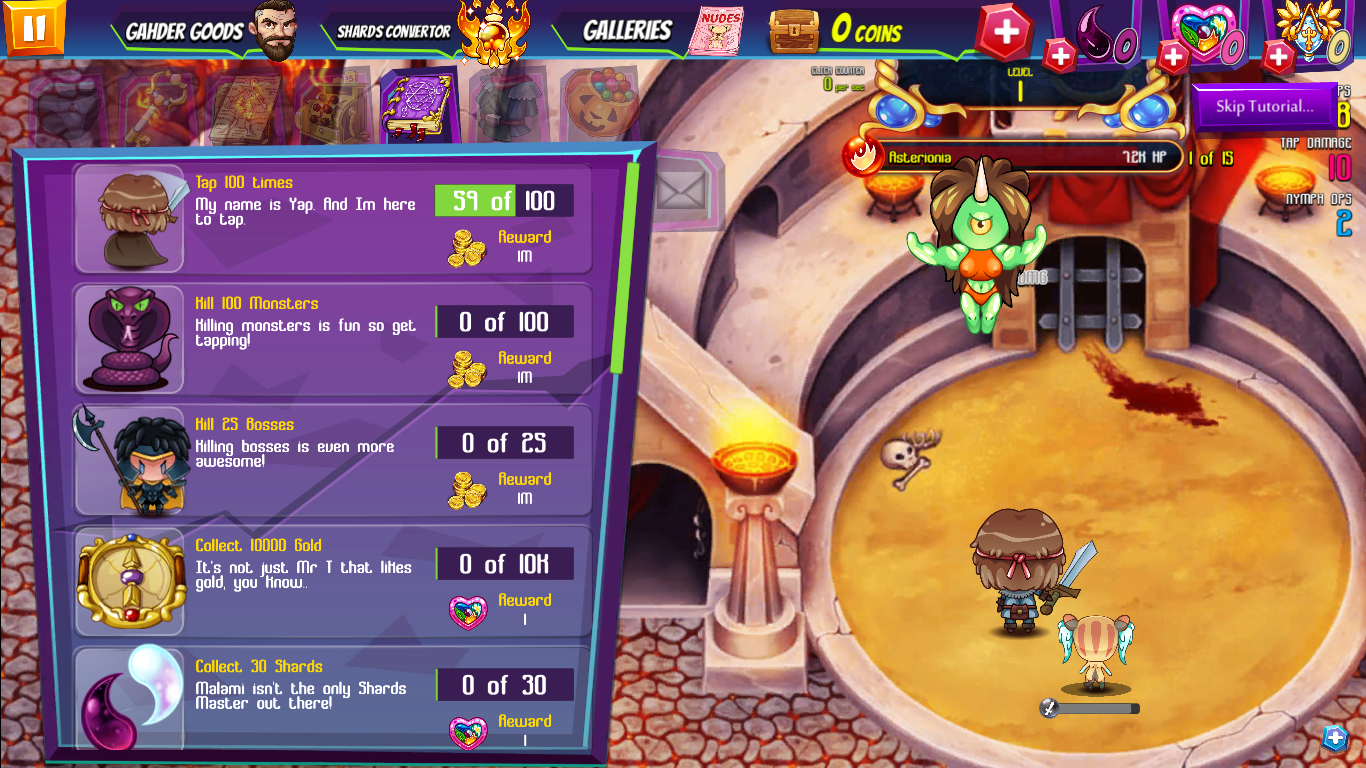
Task: Open the envelope mail icon
Action: [682, 188]
